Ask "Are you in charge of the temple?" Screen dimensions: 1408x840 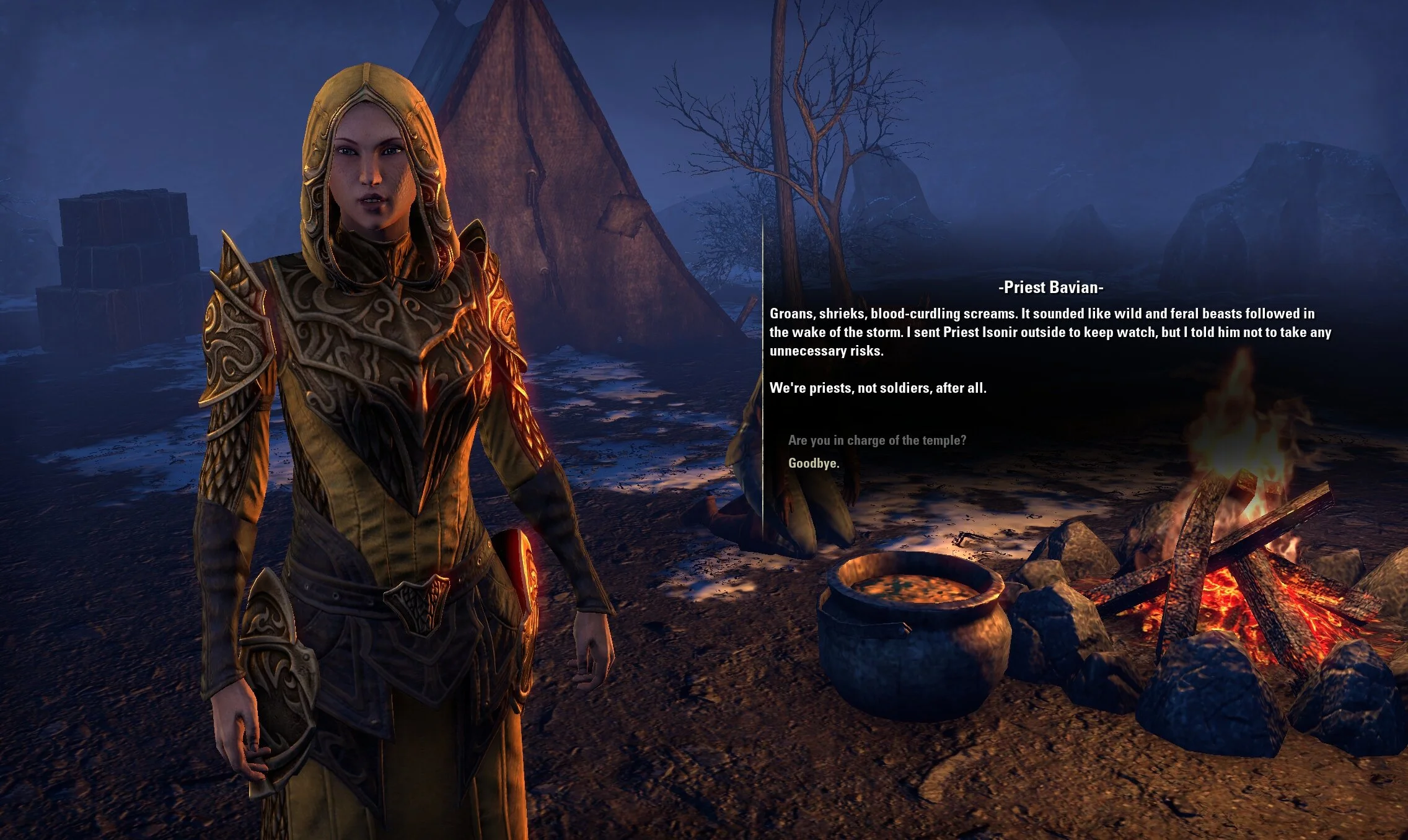tap(877, 440)
